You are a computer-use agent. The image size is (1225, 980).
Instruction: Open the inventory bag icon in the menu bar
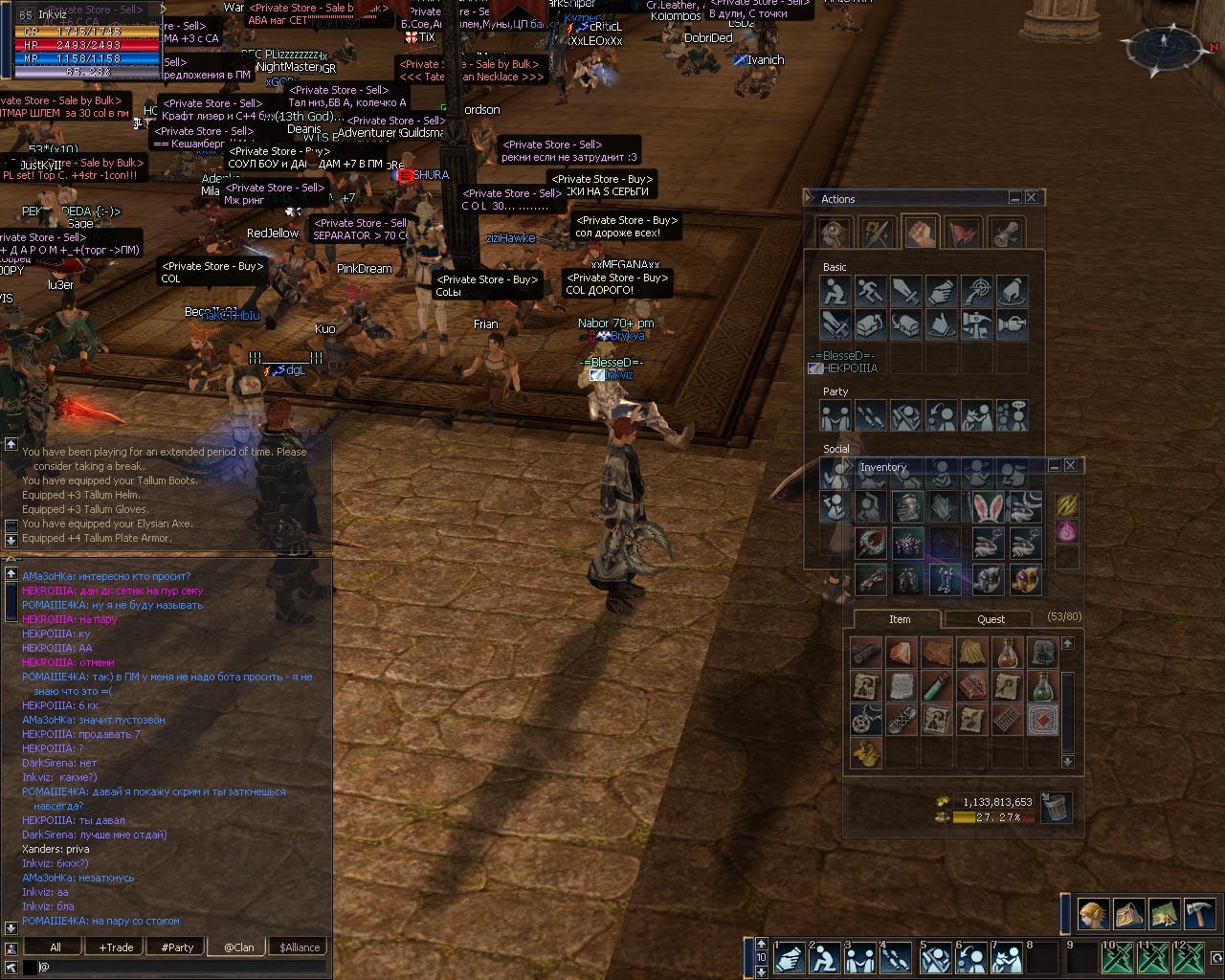(x=1128, y=914)
